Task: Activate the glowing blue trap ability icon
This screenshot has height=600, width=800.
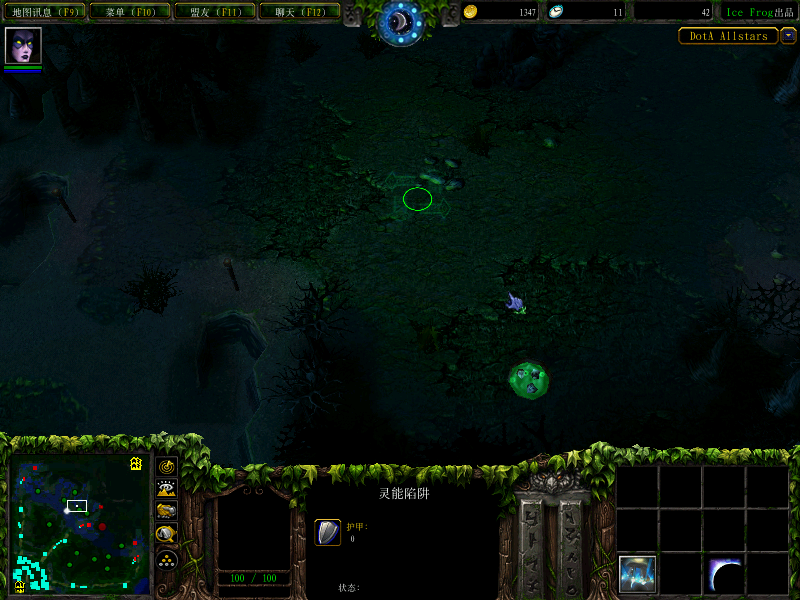Action: [x=637, y=573]
